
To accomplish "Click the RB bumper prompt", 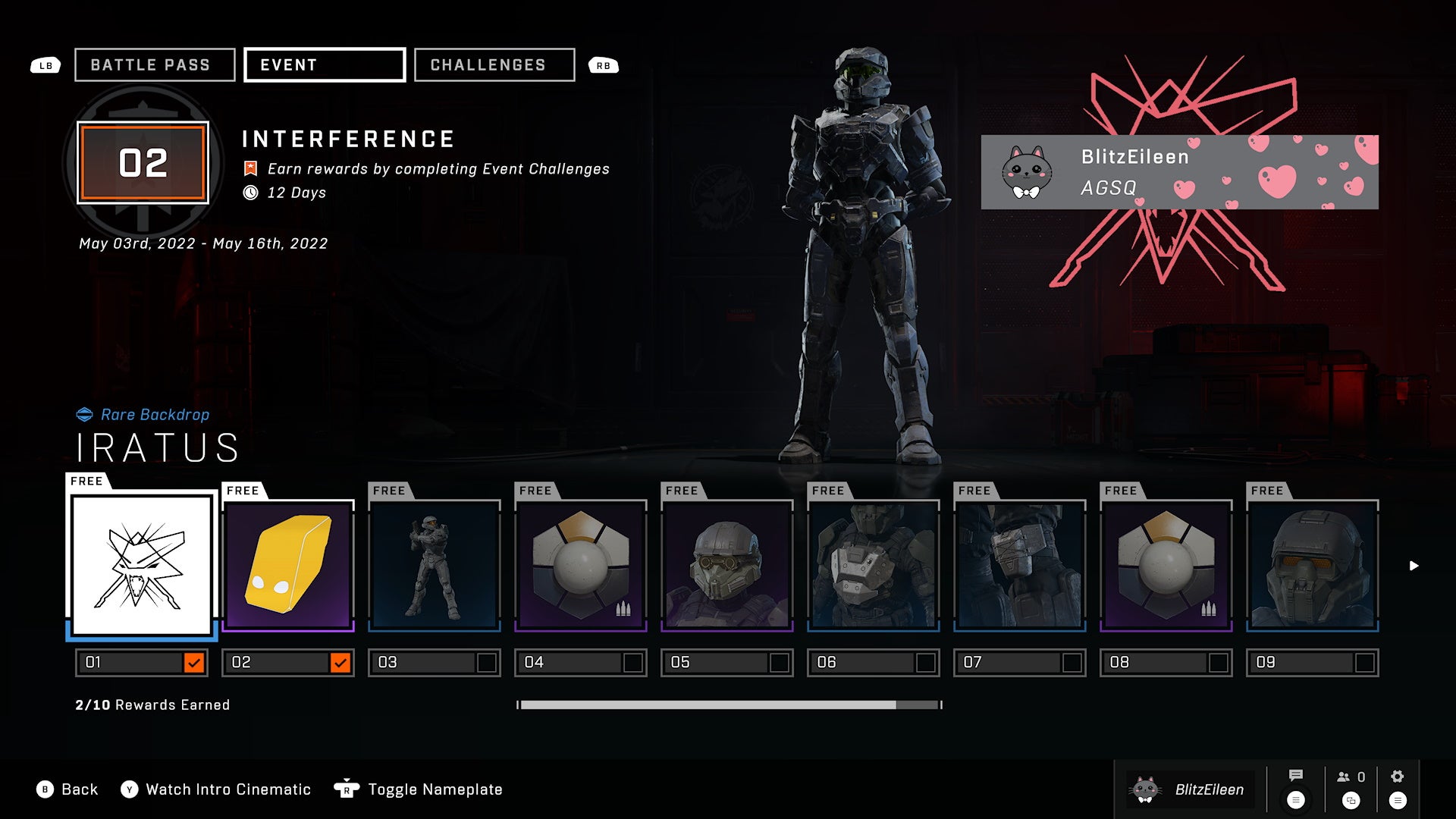I will pos(603,65).
